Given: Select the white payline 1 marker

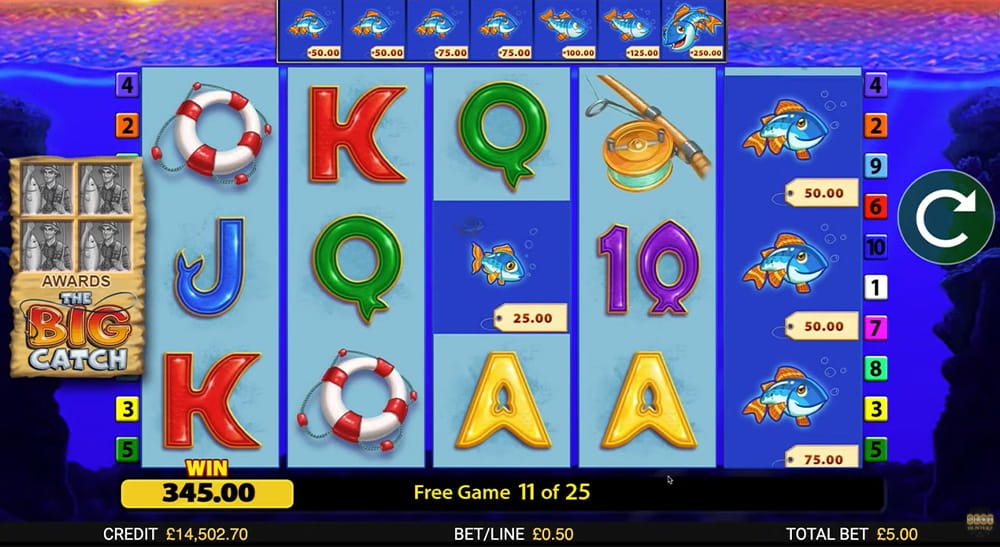Looking at the screenshot, I should click(x=876, y=288).
